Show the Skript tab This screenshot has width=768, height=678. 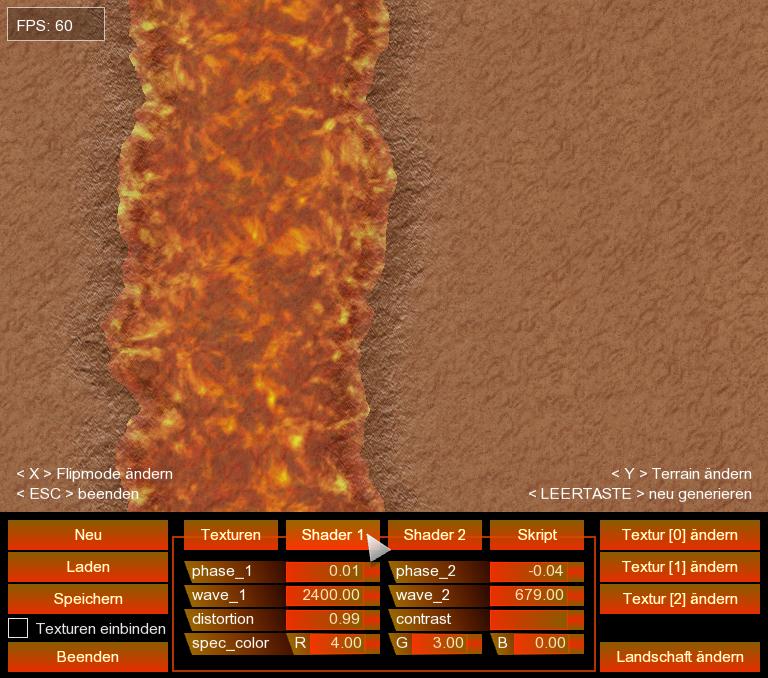(537, 535)
